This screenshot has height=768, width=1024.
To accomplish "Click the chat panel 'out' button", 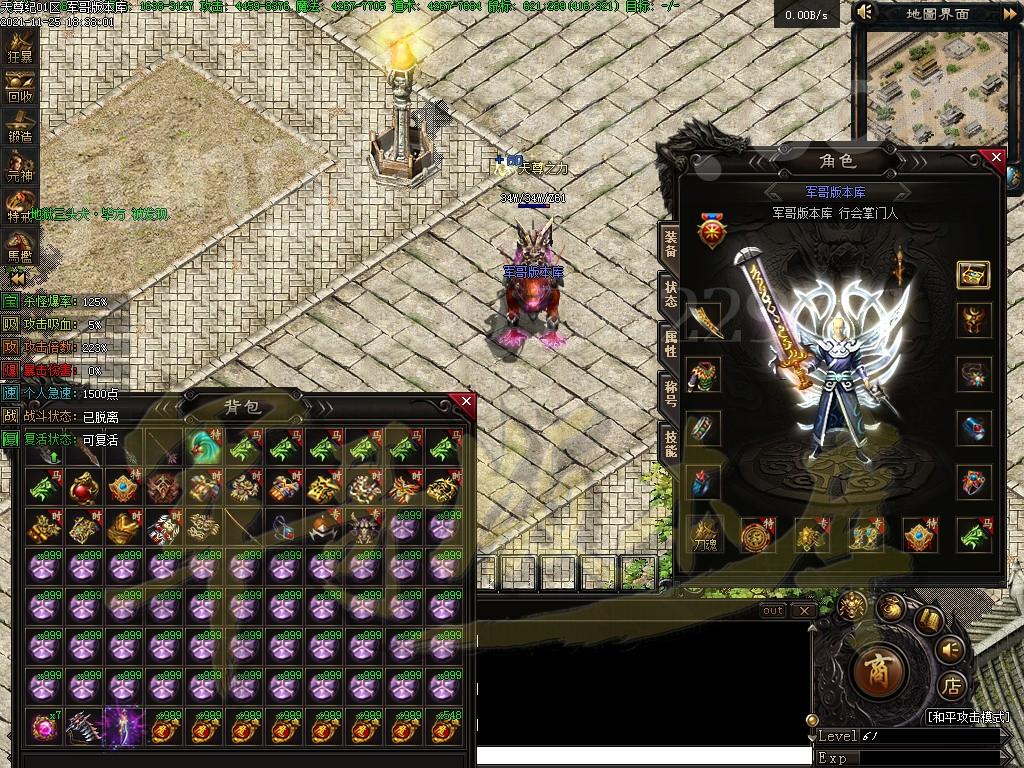I will point(773,610).
